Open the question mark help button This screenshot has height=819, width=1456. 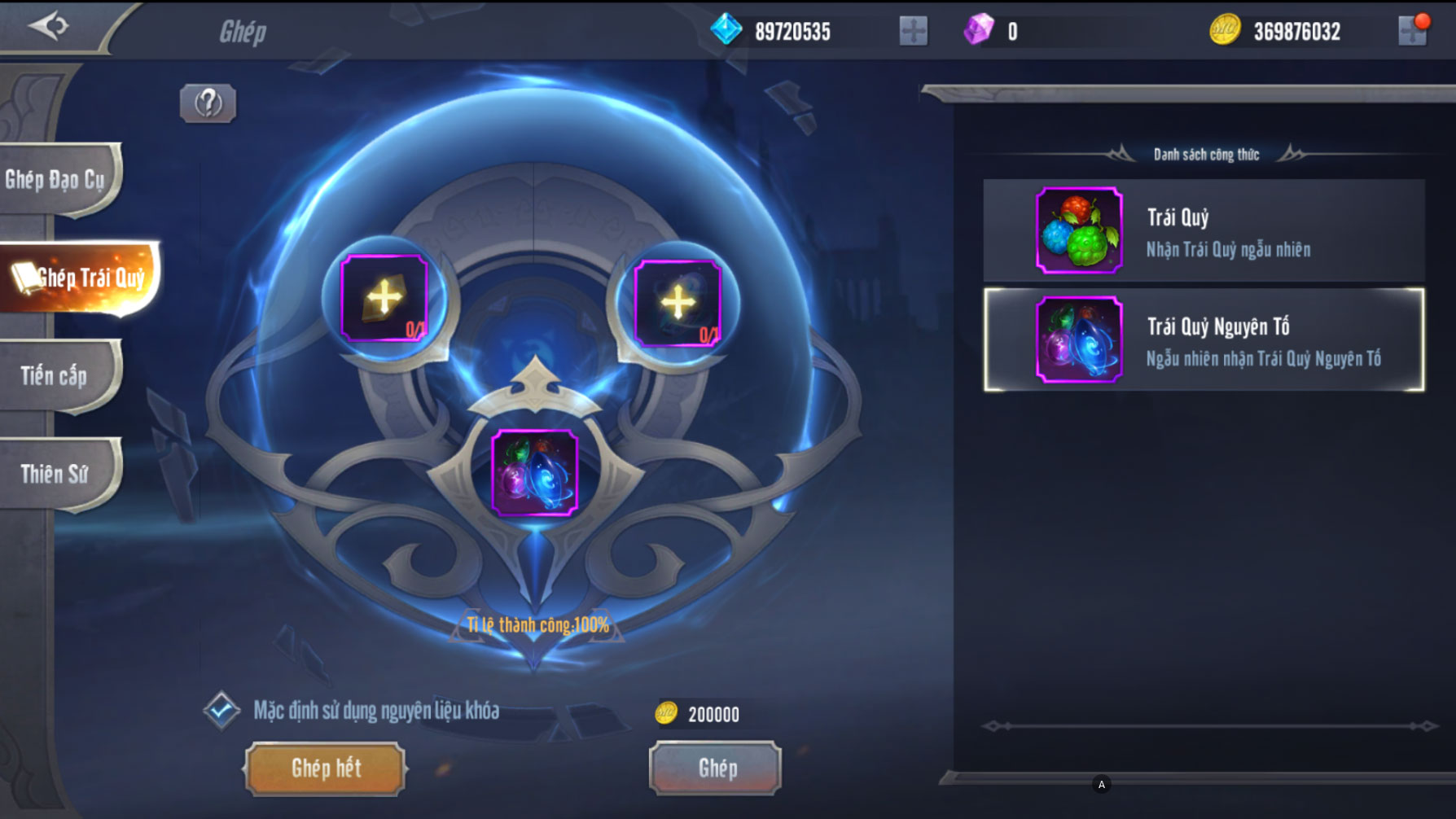pos(208,103)
